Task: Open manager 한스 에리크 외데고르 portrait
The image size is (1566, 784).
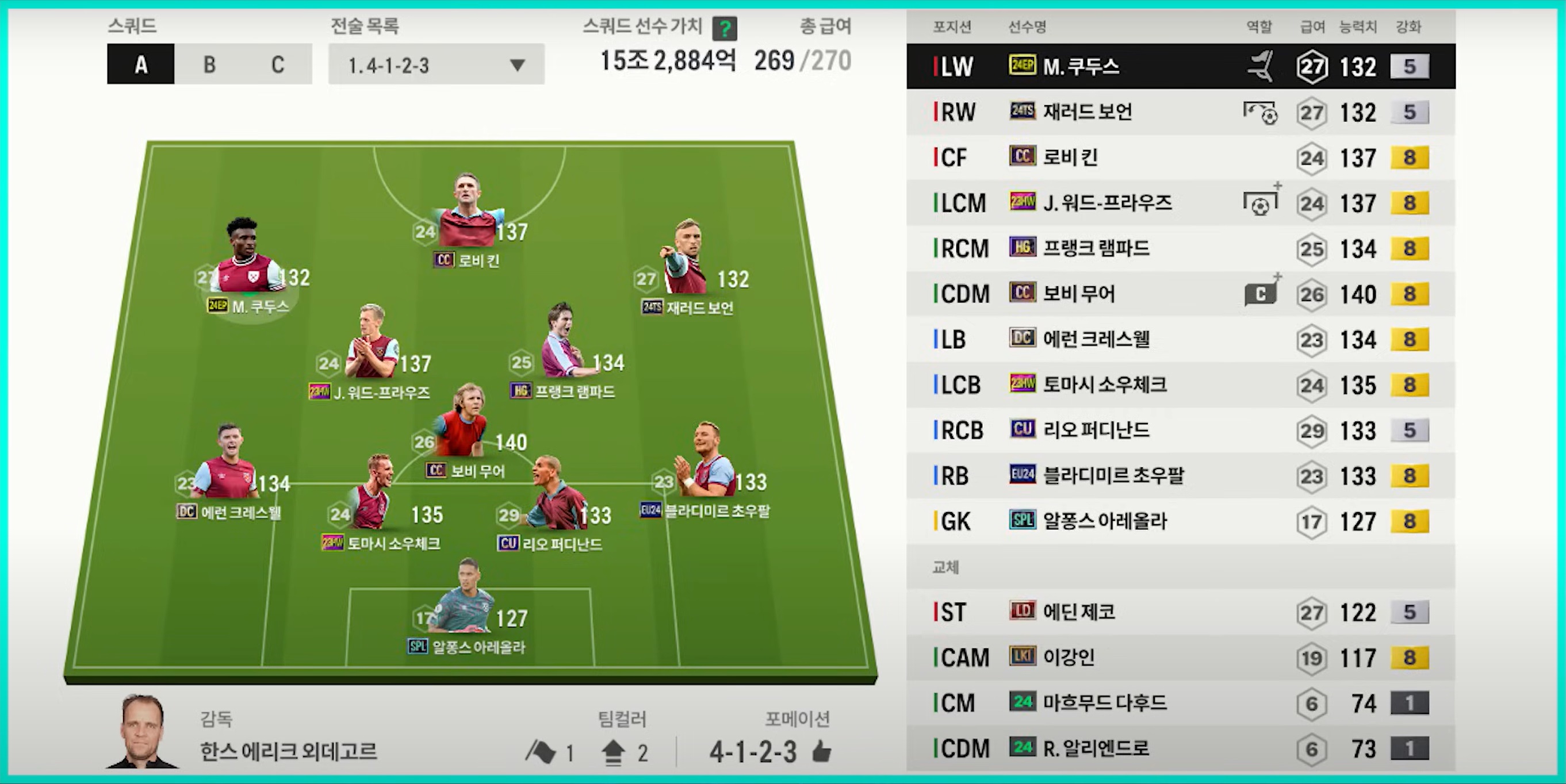Action: [142, 732]
